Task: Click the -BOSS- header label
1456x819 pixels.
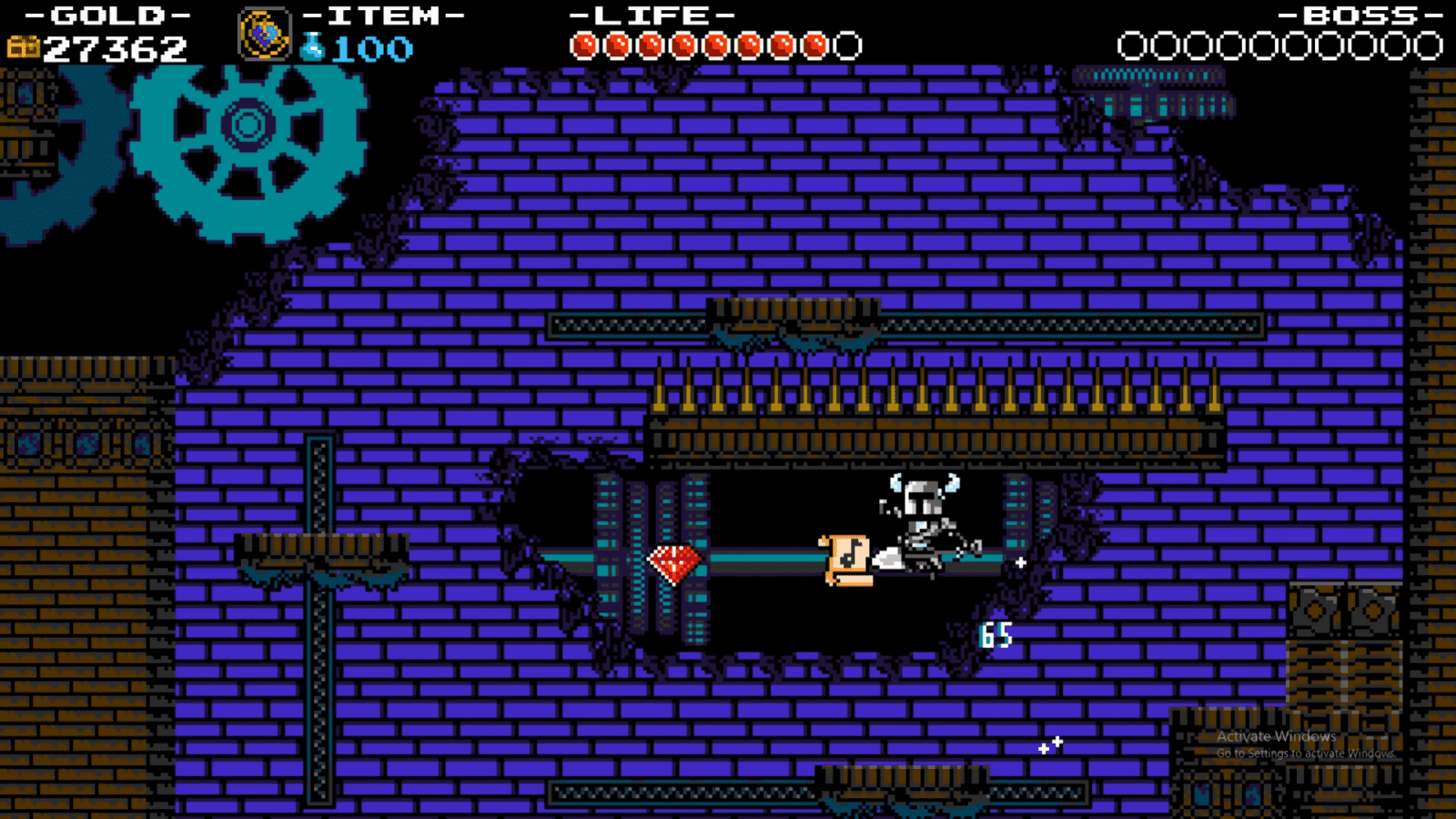Action: [x=1356, y=15]
